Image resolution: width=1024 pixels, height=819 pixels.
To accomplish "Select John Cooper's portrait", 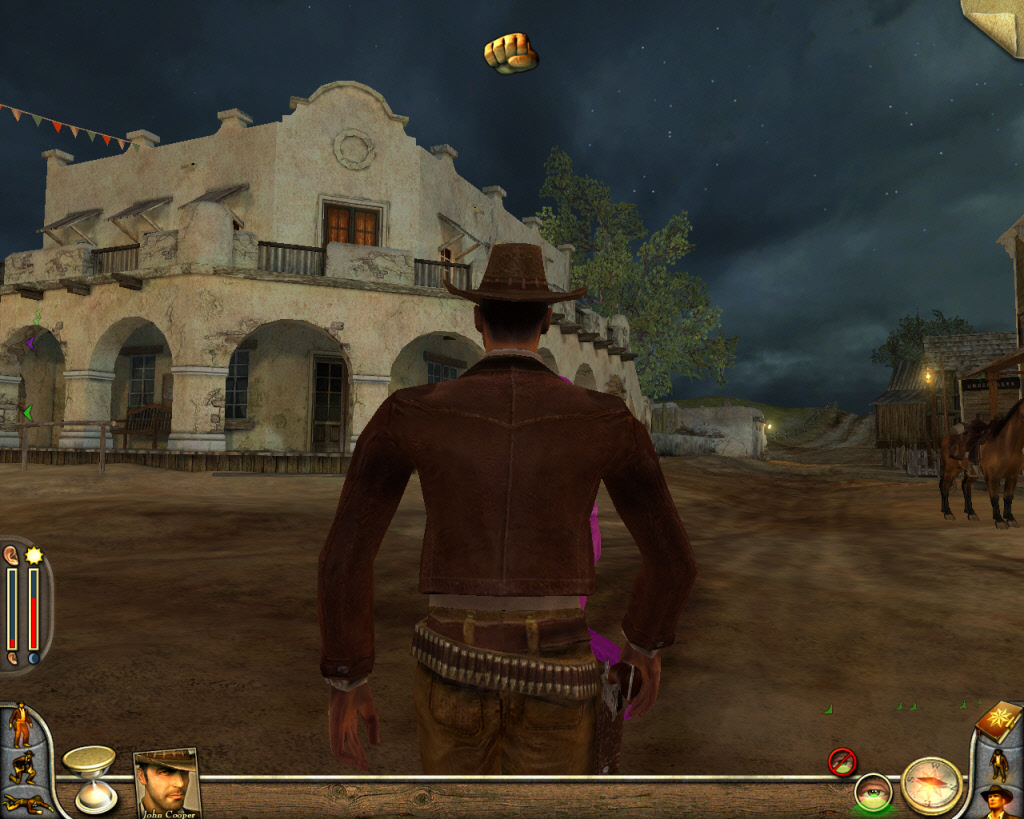I will [x=166, y=783].
